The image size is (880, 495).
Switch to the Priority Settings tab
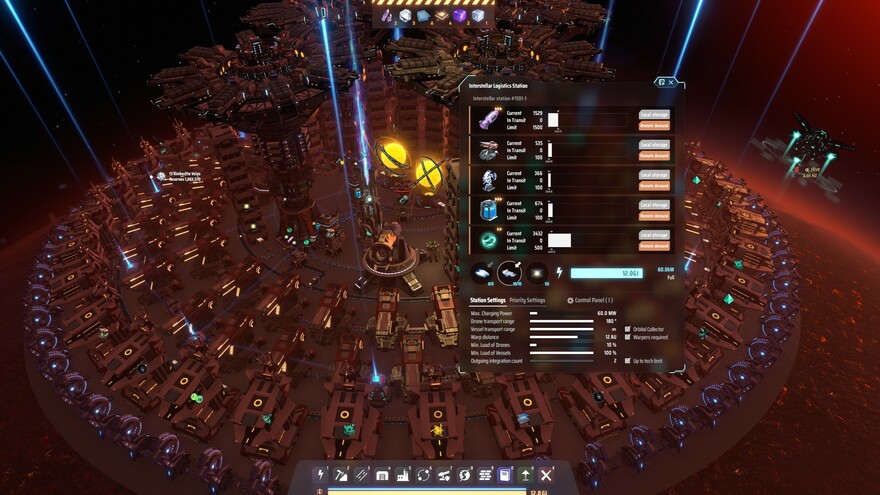528,300
